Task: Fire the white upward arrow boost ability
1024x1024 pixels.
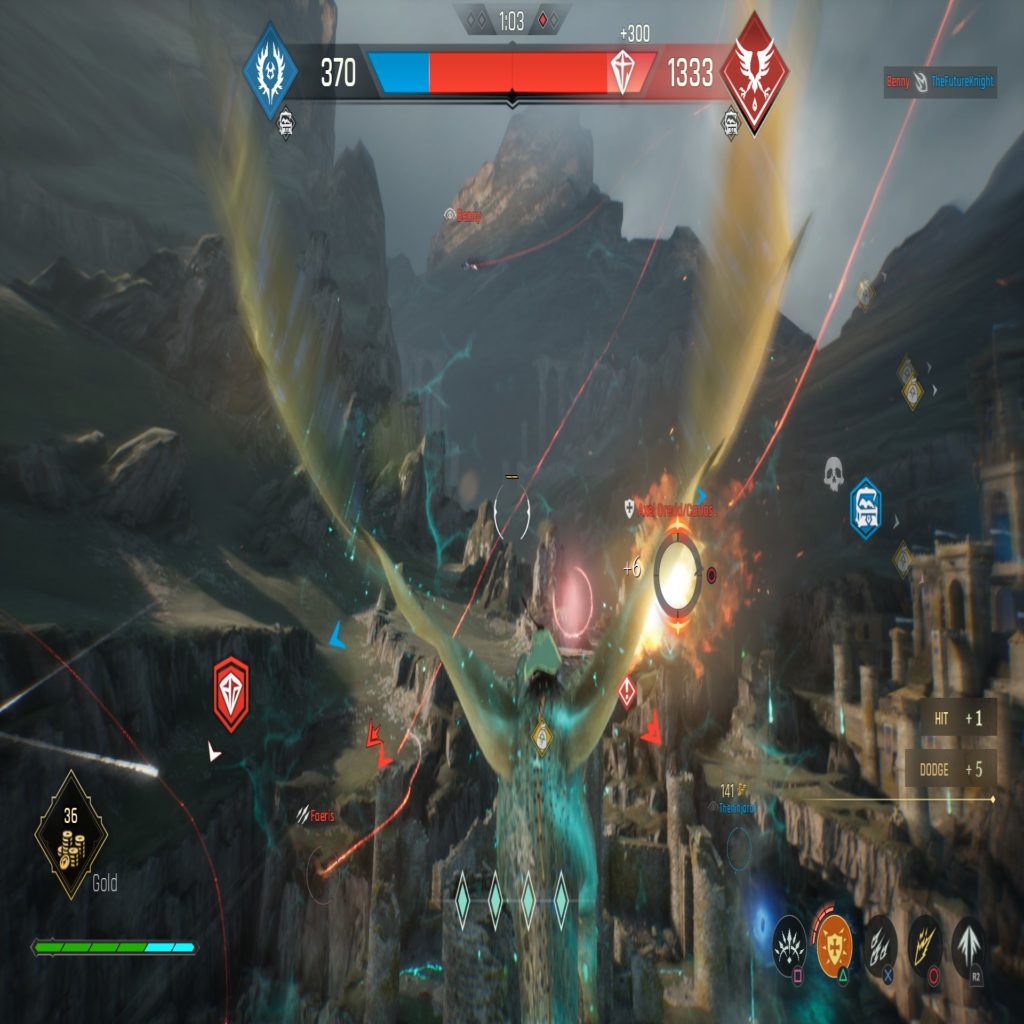Action: [x=968, y=942]
